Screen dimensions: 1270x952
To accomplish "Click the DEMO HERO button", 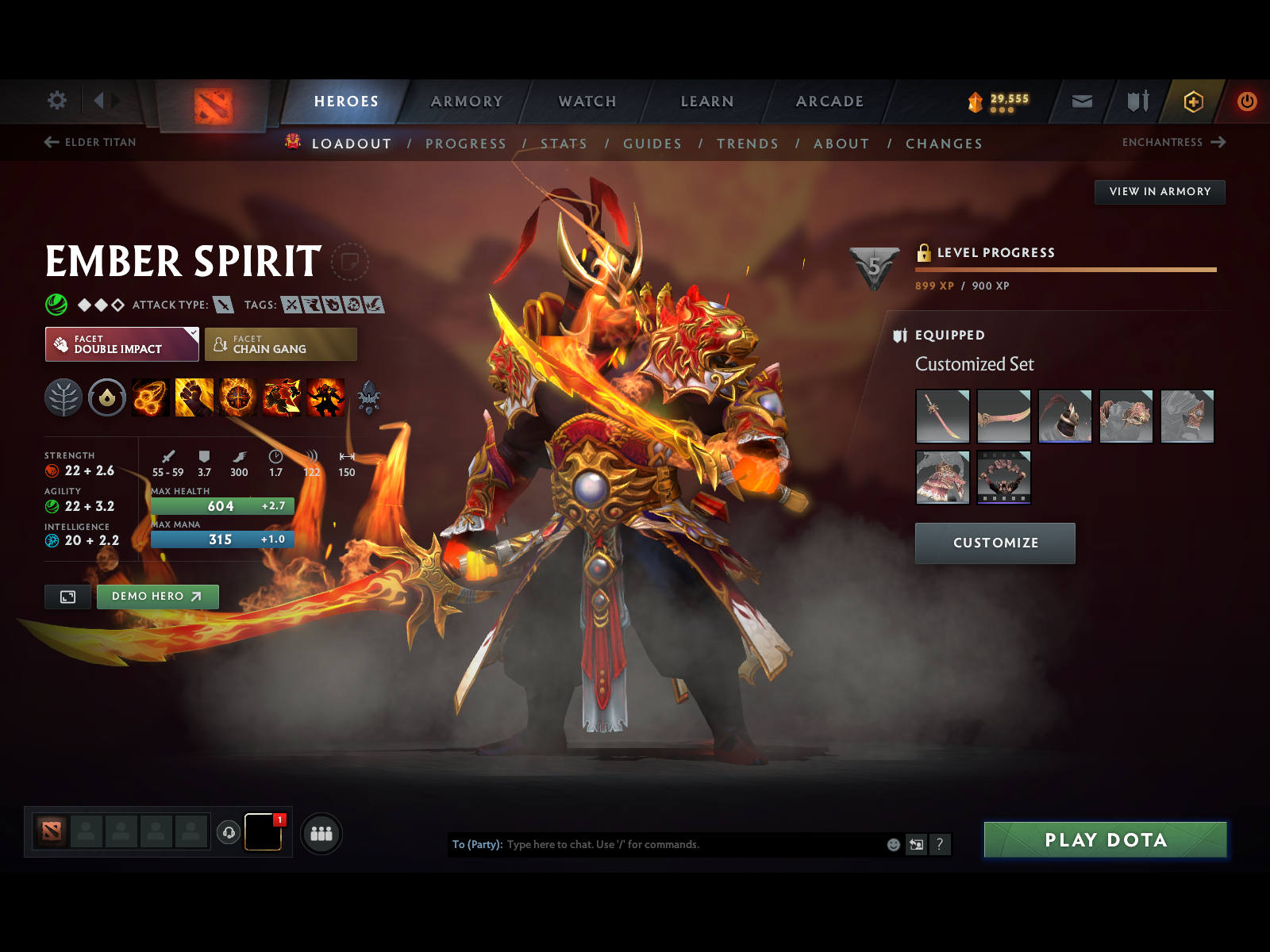I will (157, 597).
